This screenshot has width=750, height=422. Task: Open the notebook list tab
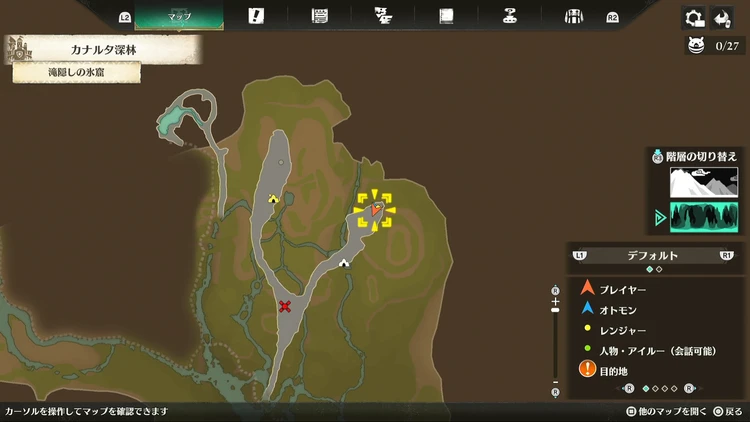[320, 16]
